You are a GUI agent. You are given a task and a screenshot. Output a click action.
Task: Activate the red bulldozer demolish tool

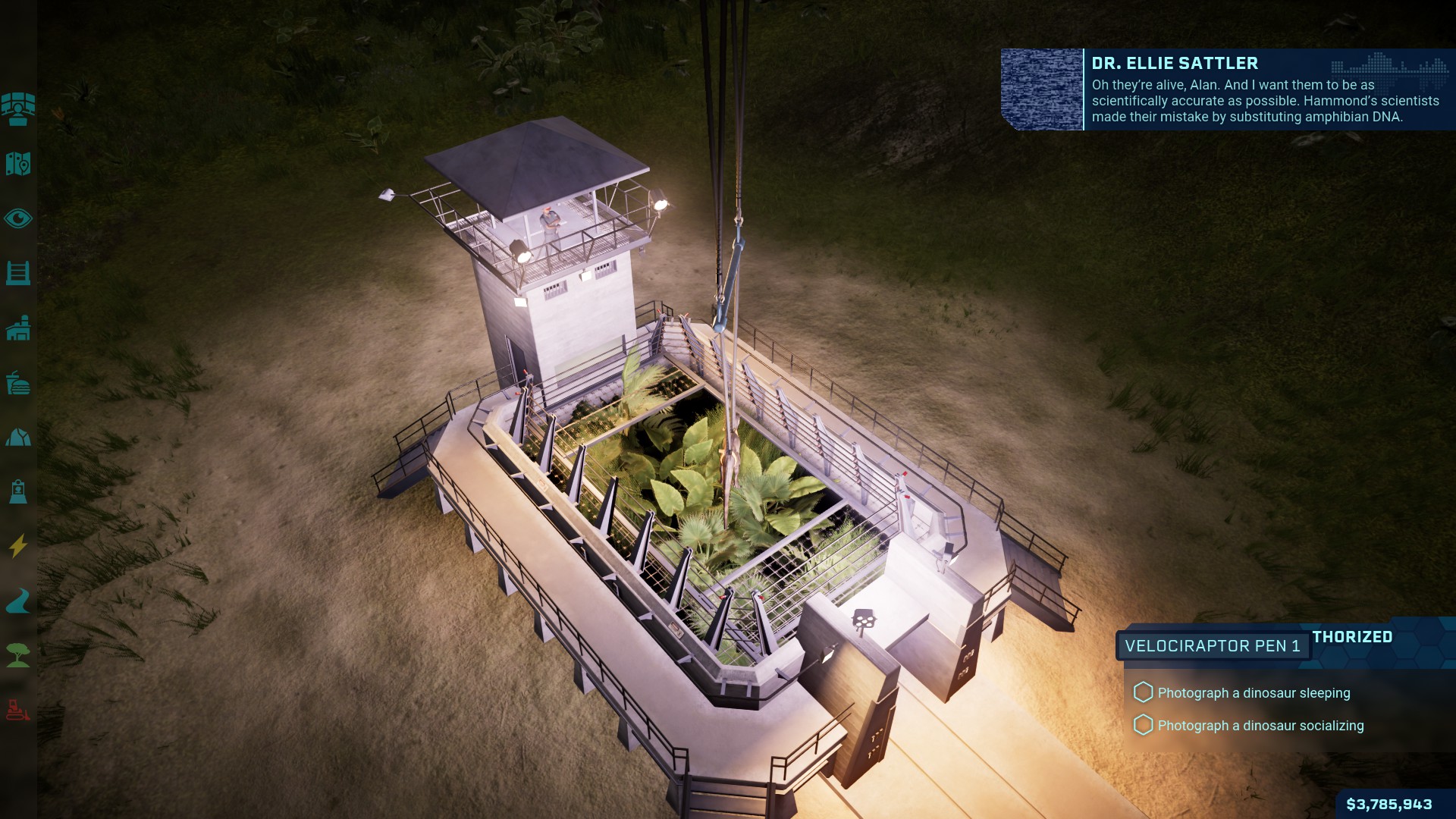pyautogui.click(x=18, y=710)
